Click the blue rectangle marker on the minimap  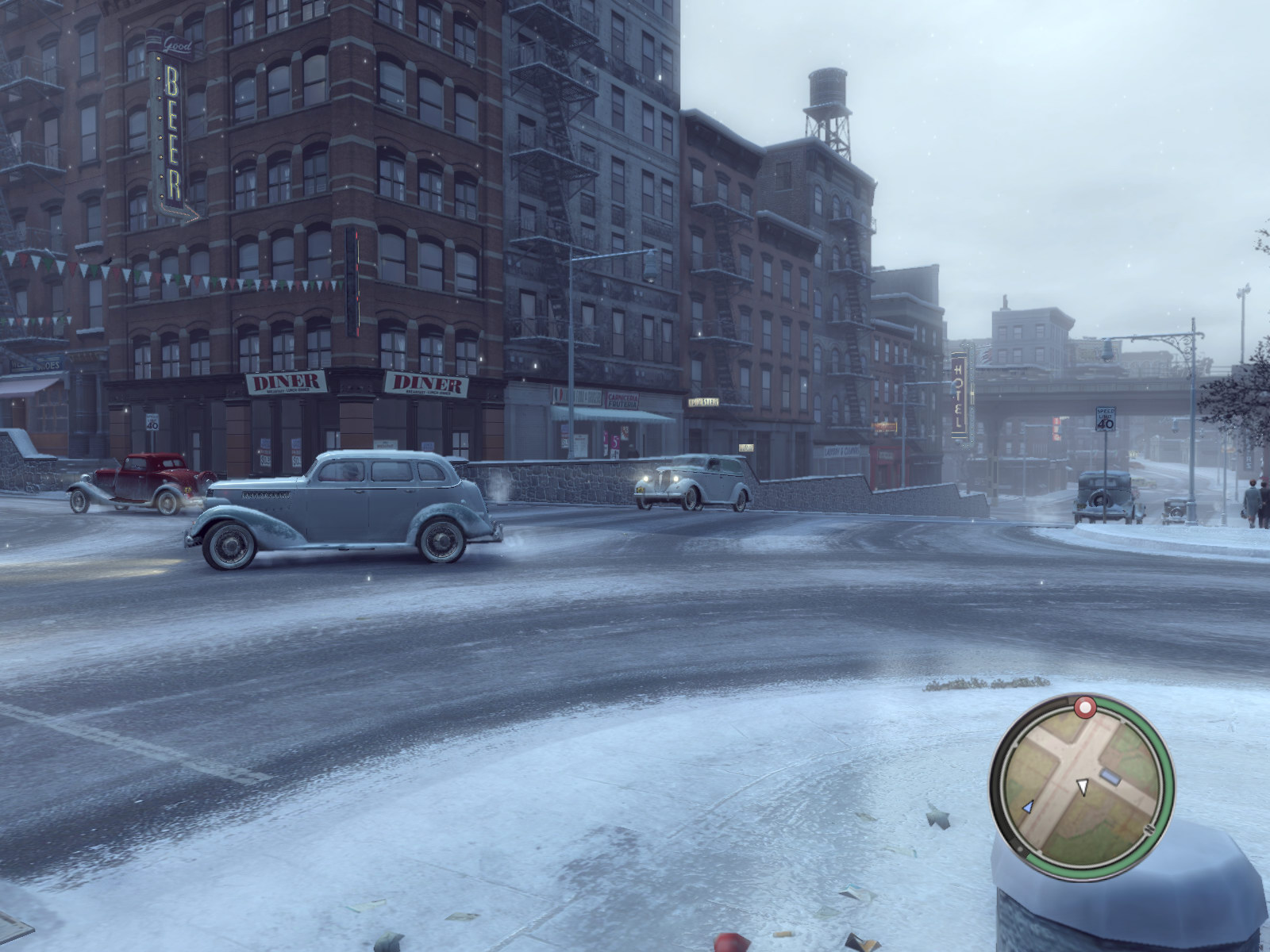[1112, 778]
